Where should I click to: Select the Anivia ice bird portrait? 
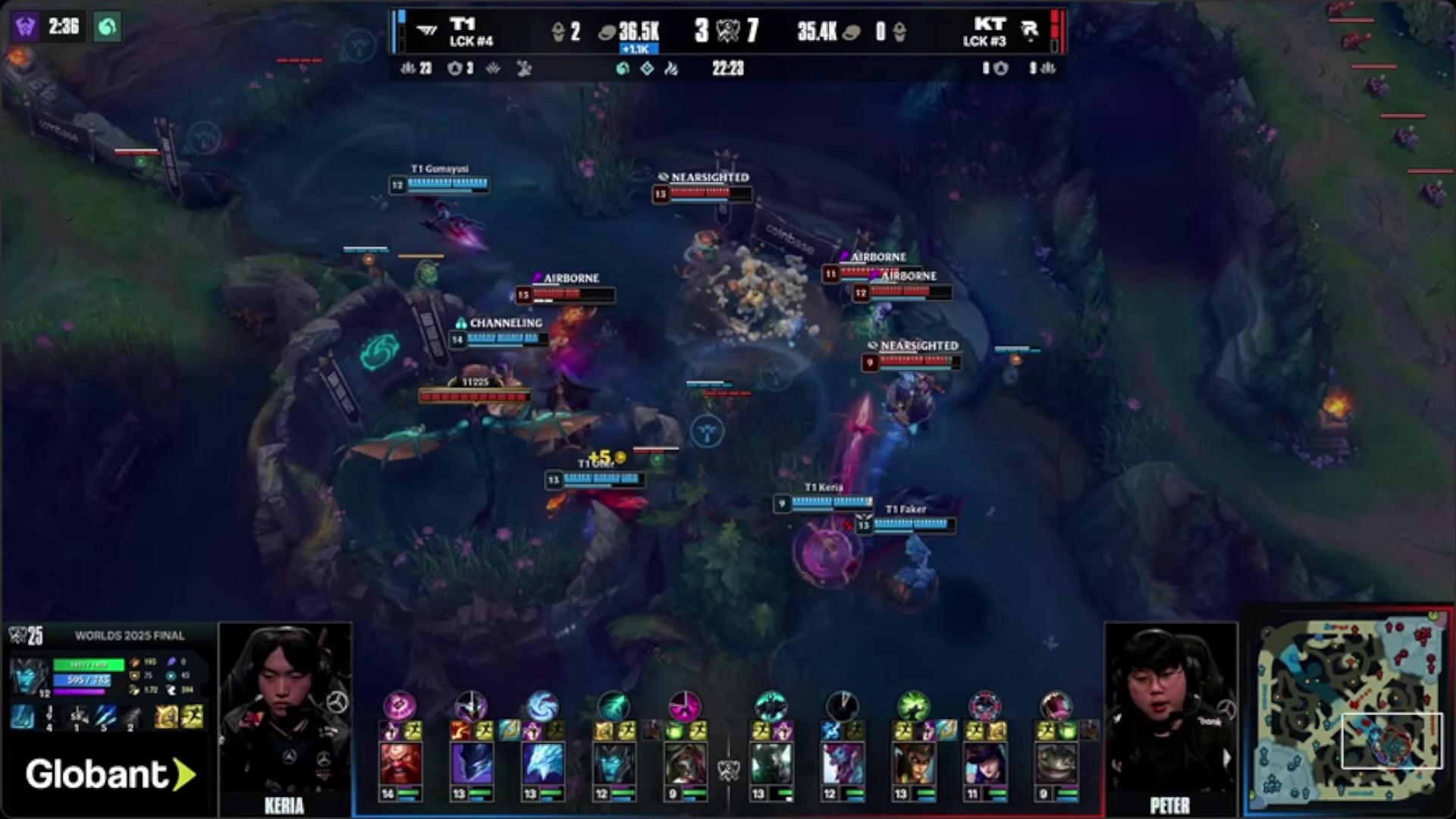point(542,763)
